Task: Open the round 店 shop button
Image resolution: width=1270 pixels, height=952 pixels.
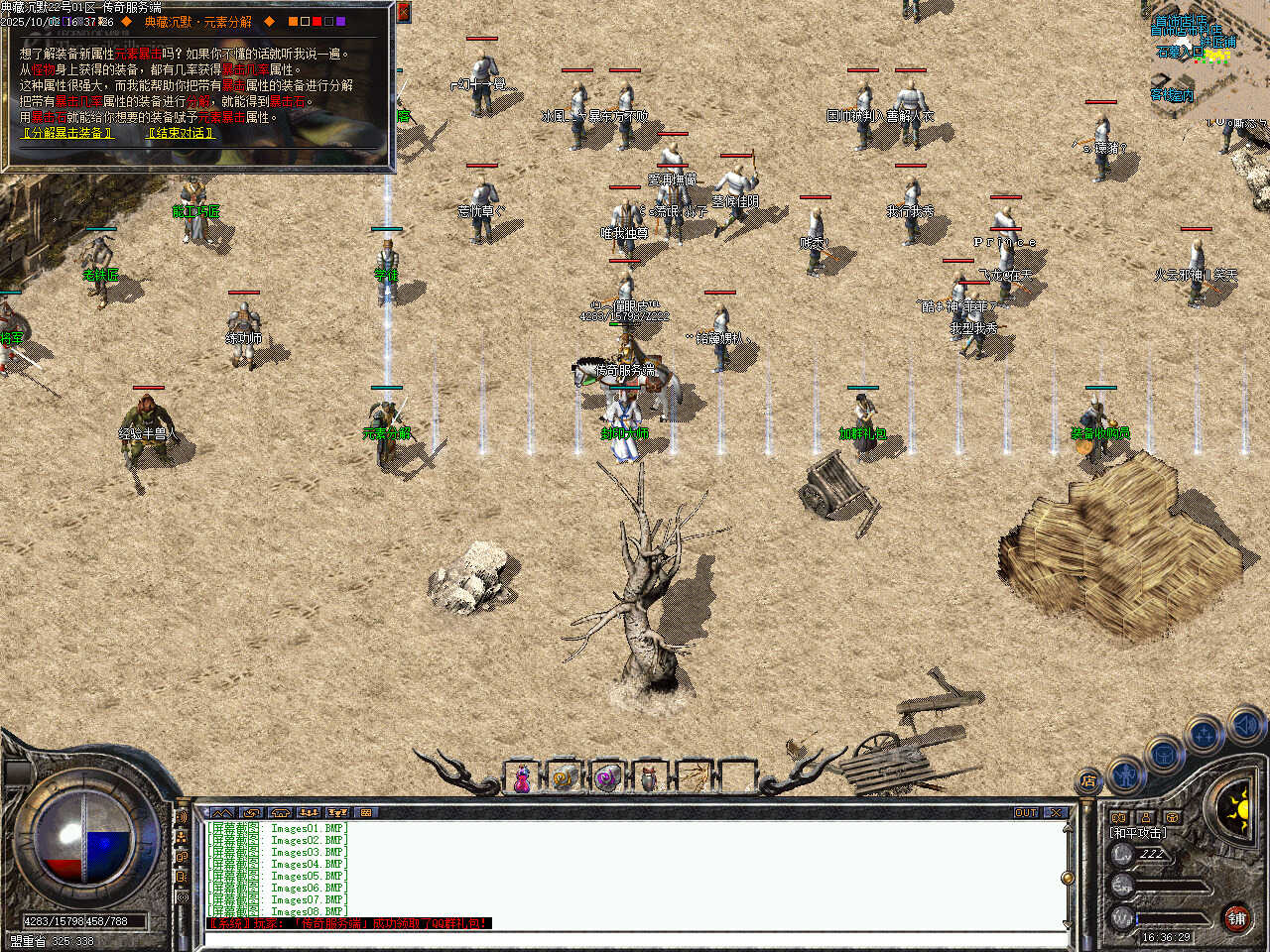Action: (x=1089, y=781)
